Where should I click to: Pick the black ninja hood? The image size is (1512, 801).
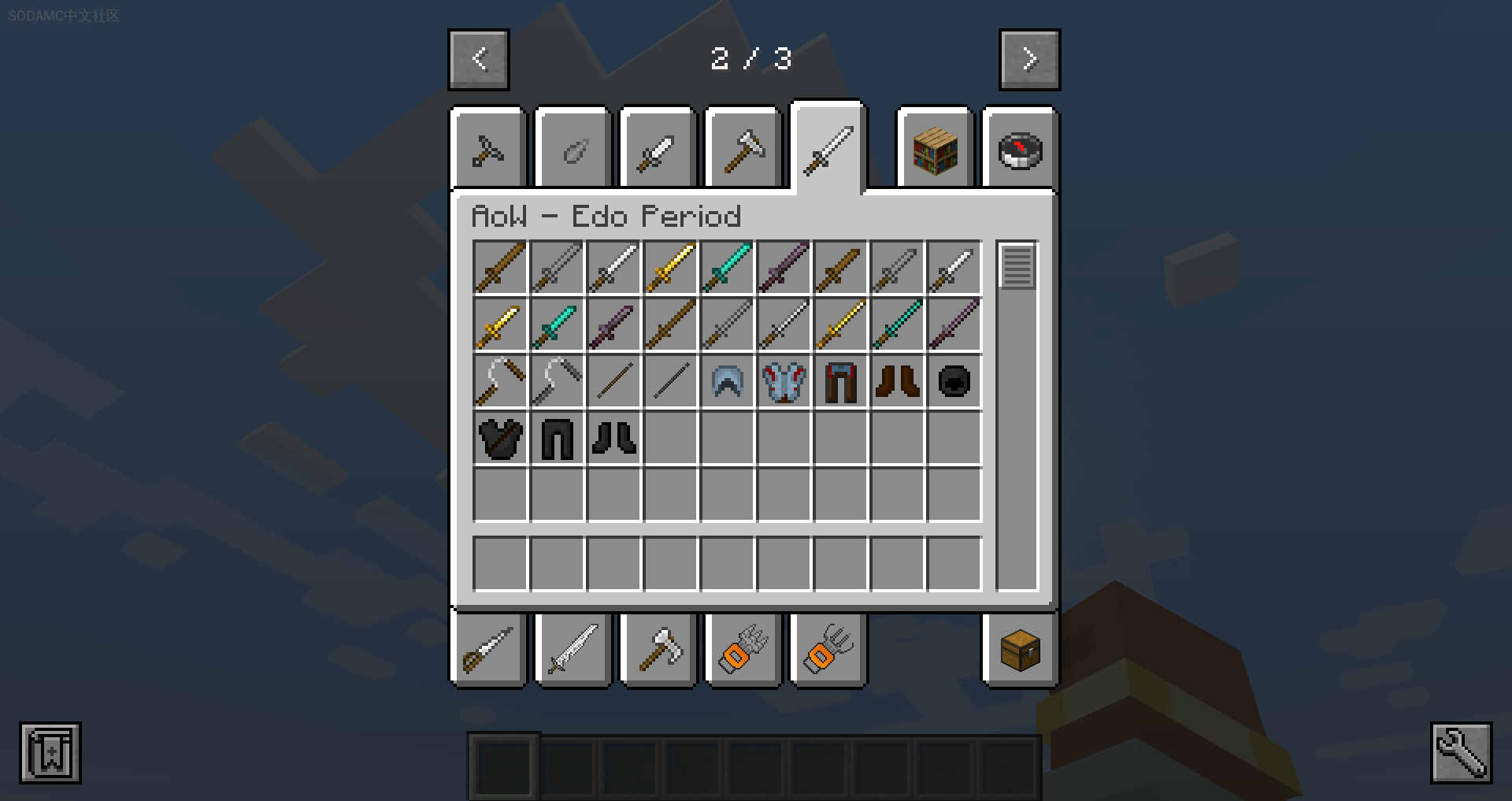[954, 382]
